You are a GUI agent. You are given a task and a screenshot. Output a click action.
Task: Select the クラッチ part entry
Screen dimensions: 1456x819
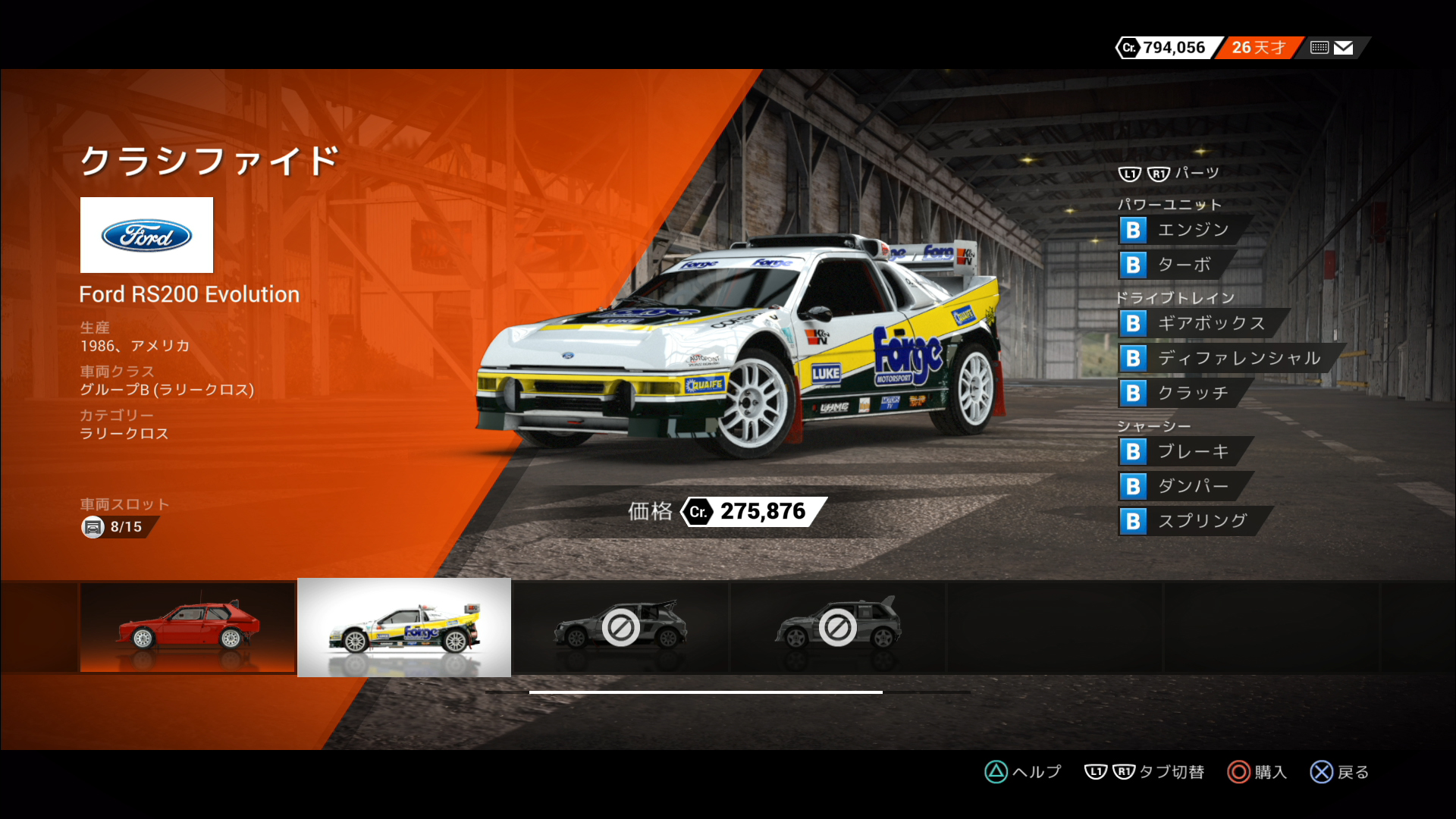1183,393
